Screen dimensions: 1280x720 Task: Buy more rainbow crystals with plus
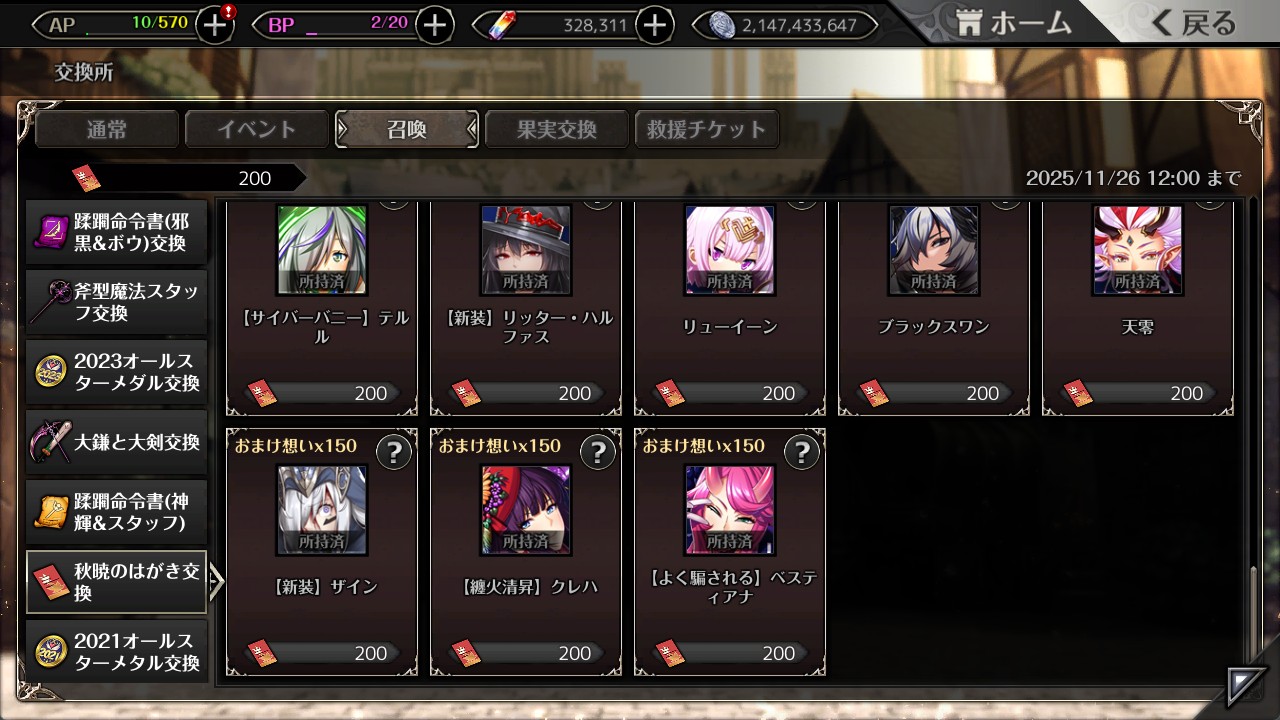pyautogui.click(x=654, y=25)
